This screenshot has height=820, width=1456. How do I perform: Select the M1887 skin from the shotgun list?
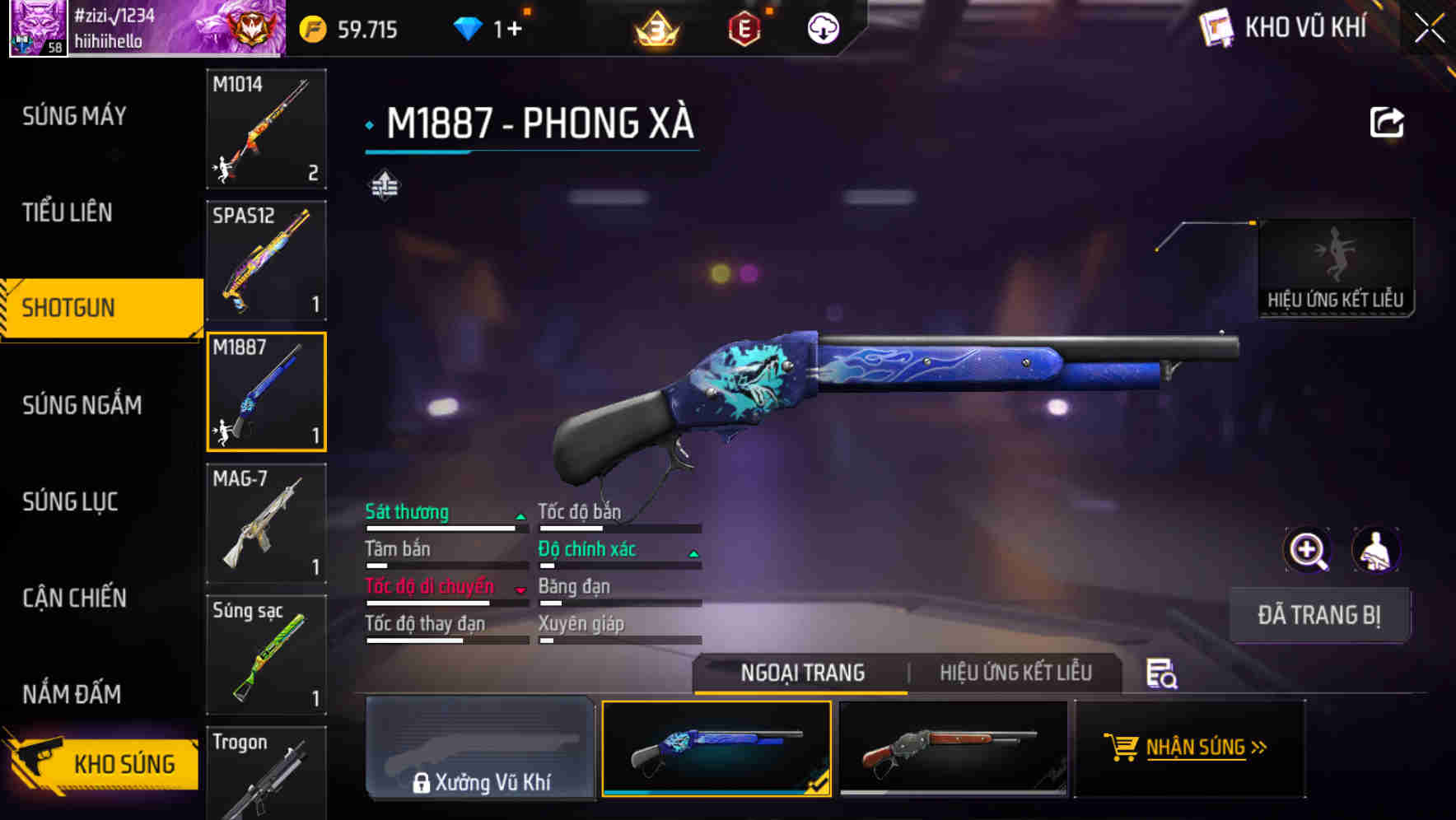pos(265,391)
